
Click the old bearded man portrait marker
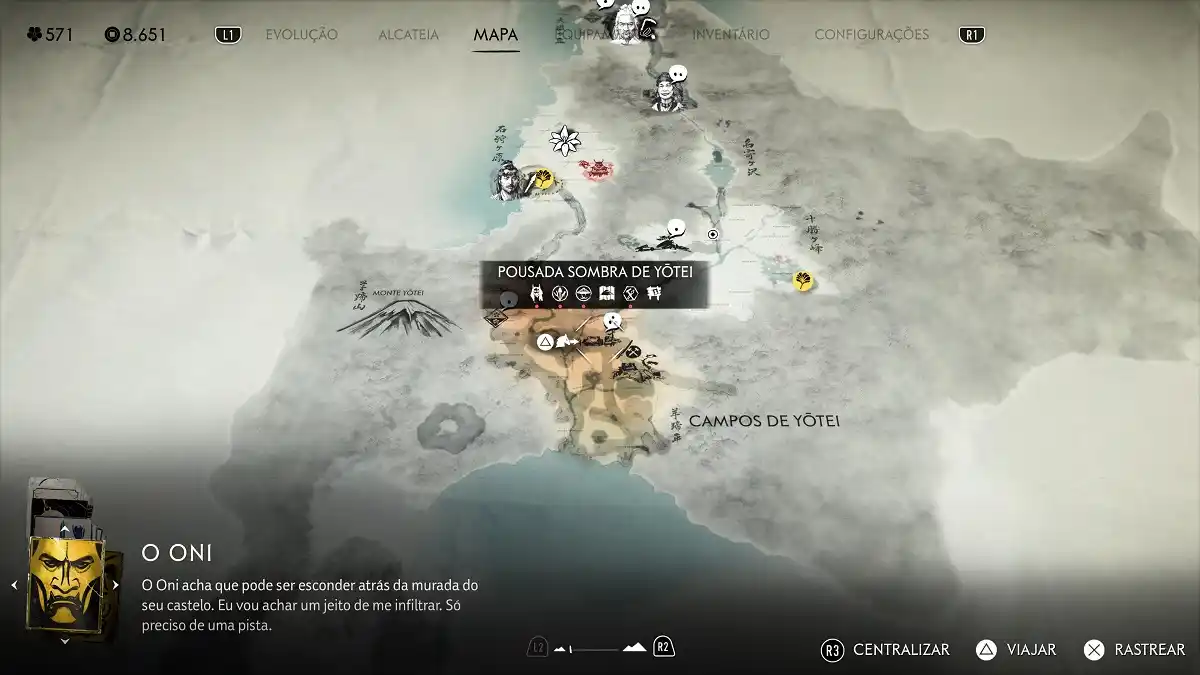(x=624, y=20)
